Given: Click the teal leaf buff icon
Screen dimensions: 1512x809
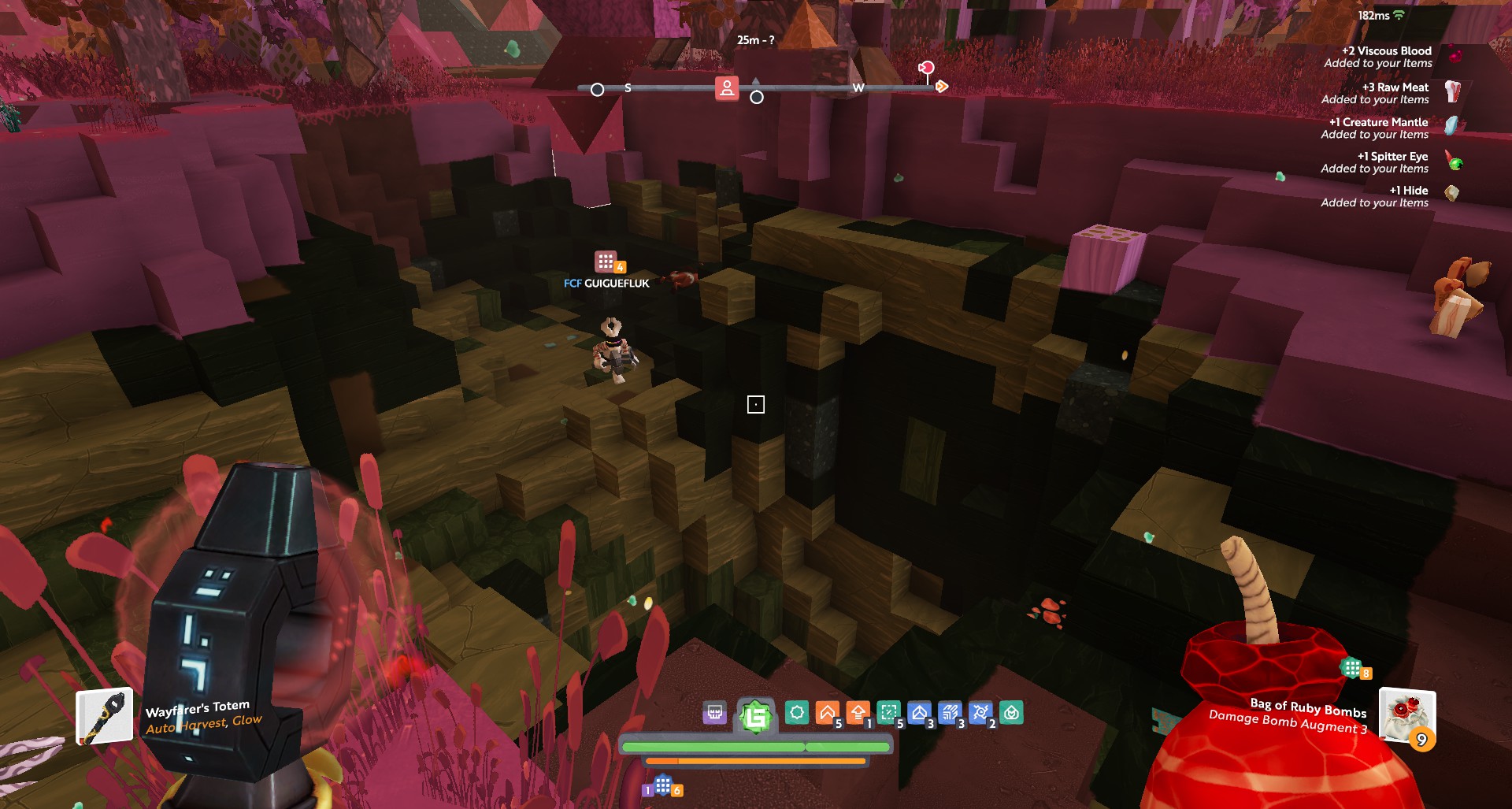Looking at the screenshot, I should 1011,713.
